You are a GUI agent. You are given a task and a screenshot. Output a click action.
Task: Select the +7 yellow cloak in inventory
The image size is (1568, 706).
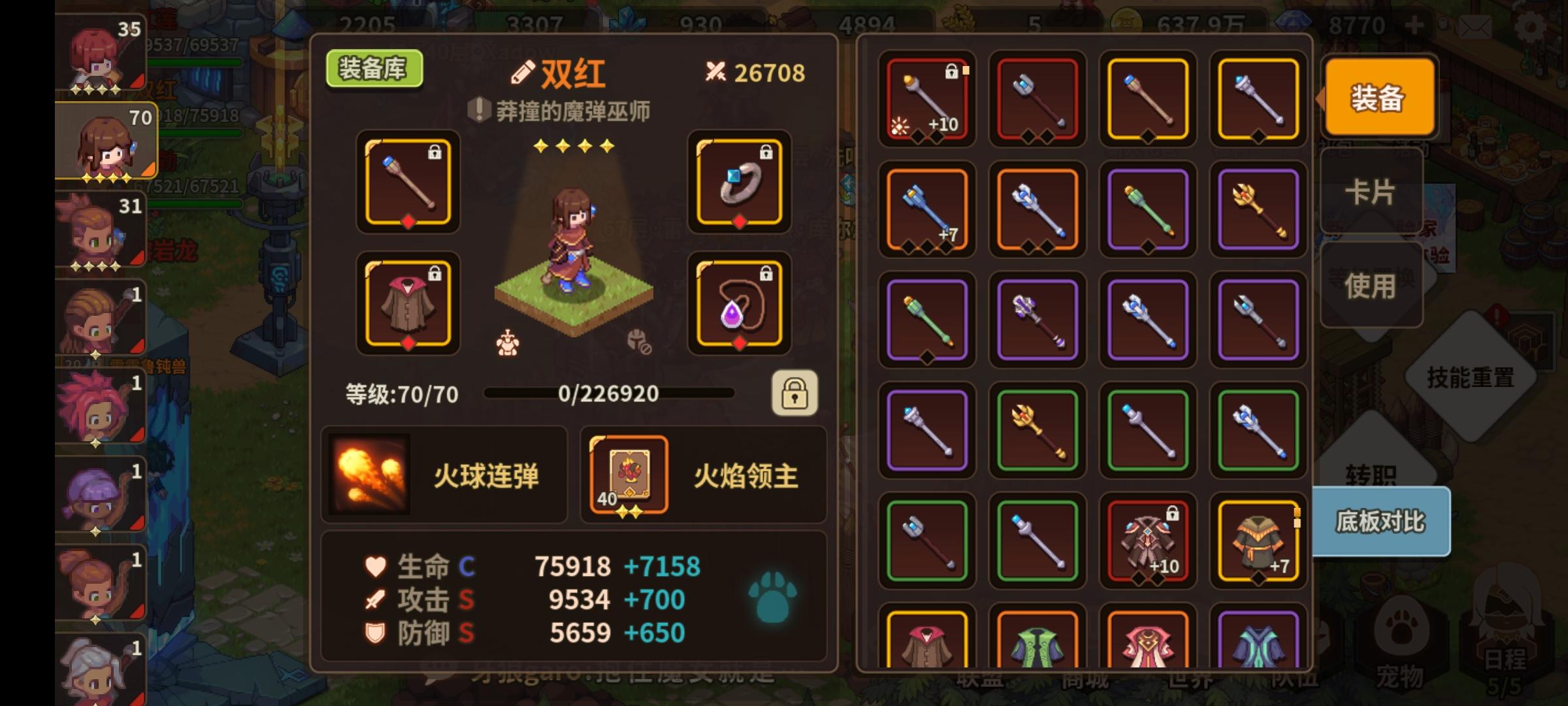click(1258, 541)
